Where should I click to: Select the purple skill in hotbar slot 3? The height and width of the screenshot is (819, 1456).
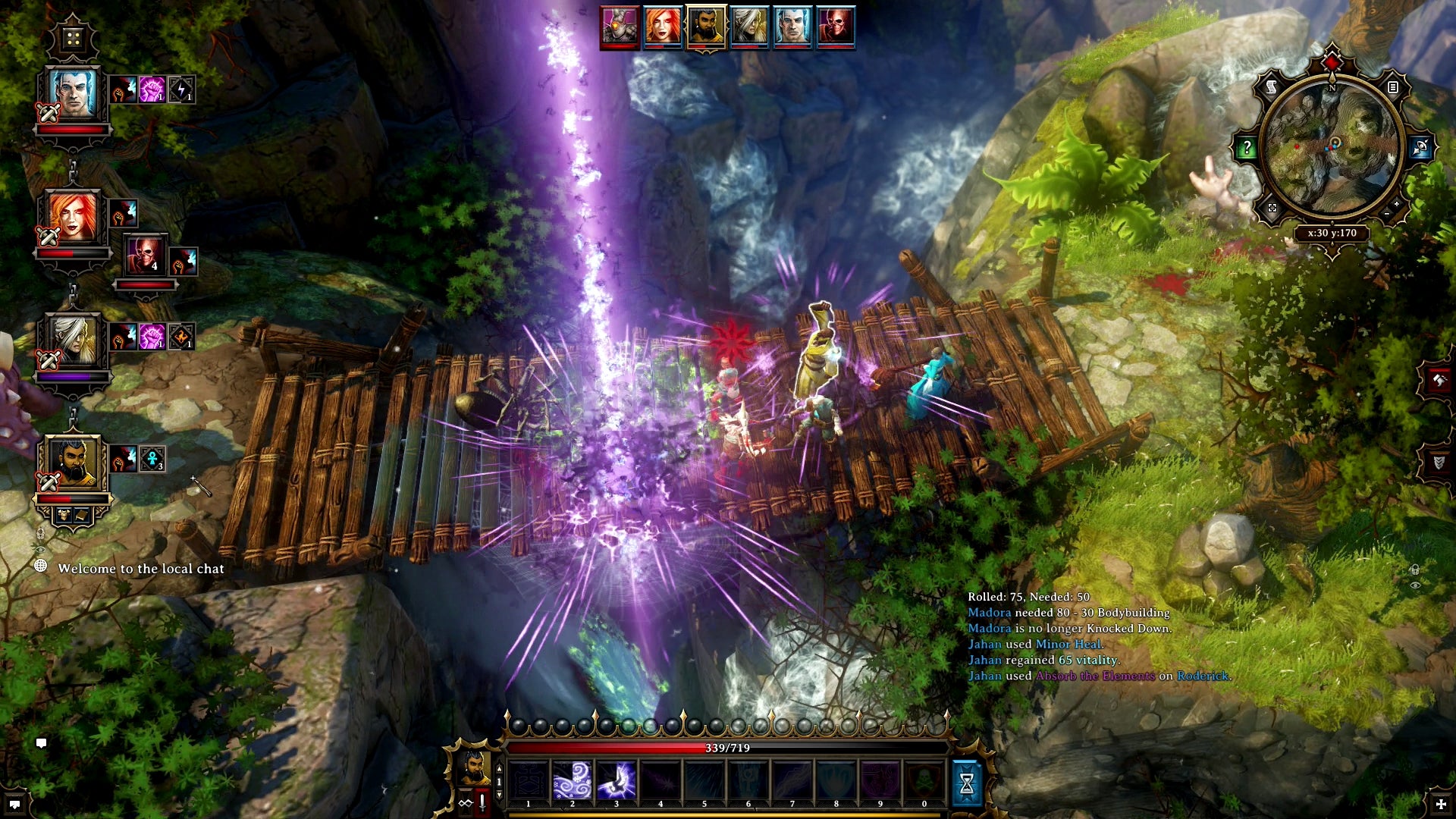pyautogui.click(x=617, y=779)
